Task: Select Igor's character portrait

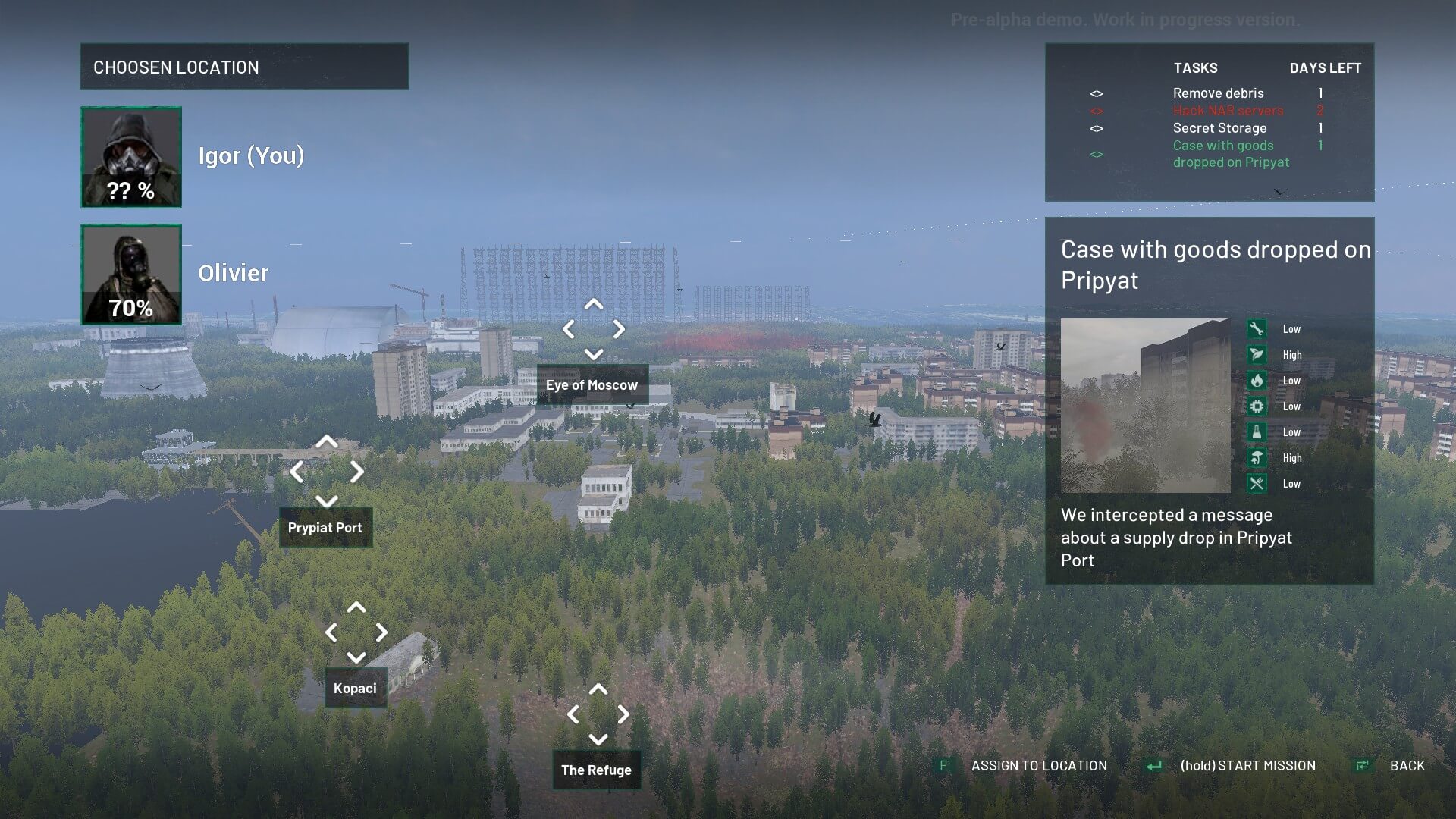Action: click(x=131, y=157)
